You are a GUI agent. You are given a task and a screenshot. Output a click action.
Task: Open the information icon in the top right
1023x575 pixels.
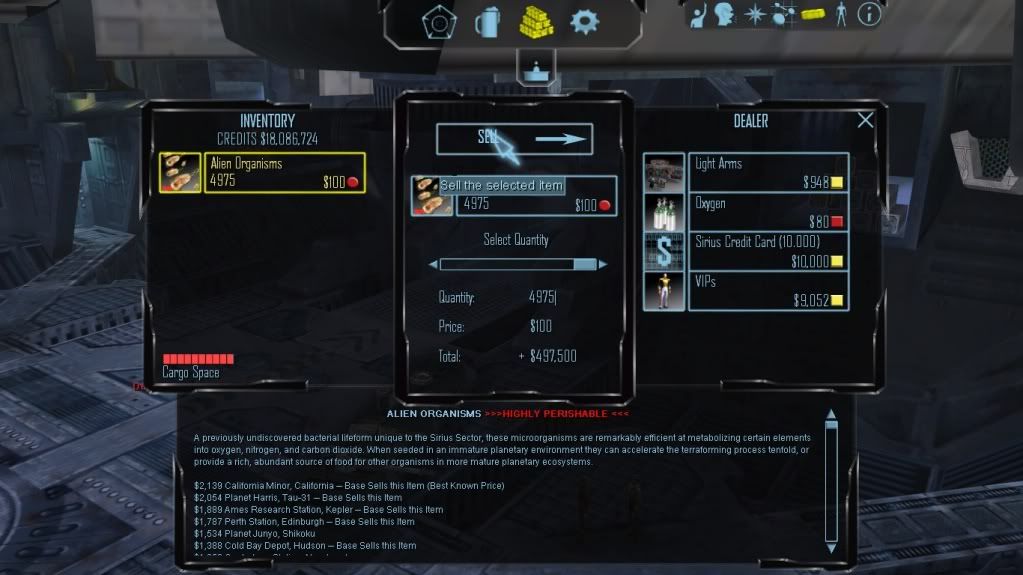[x=869, y=14]
